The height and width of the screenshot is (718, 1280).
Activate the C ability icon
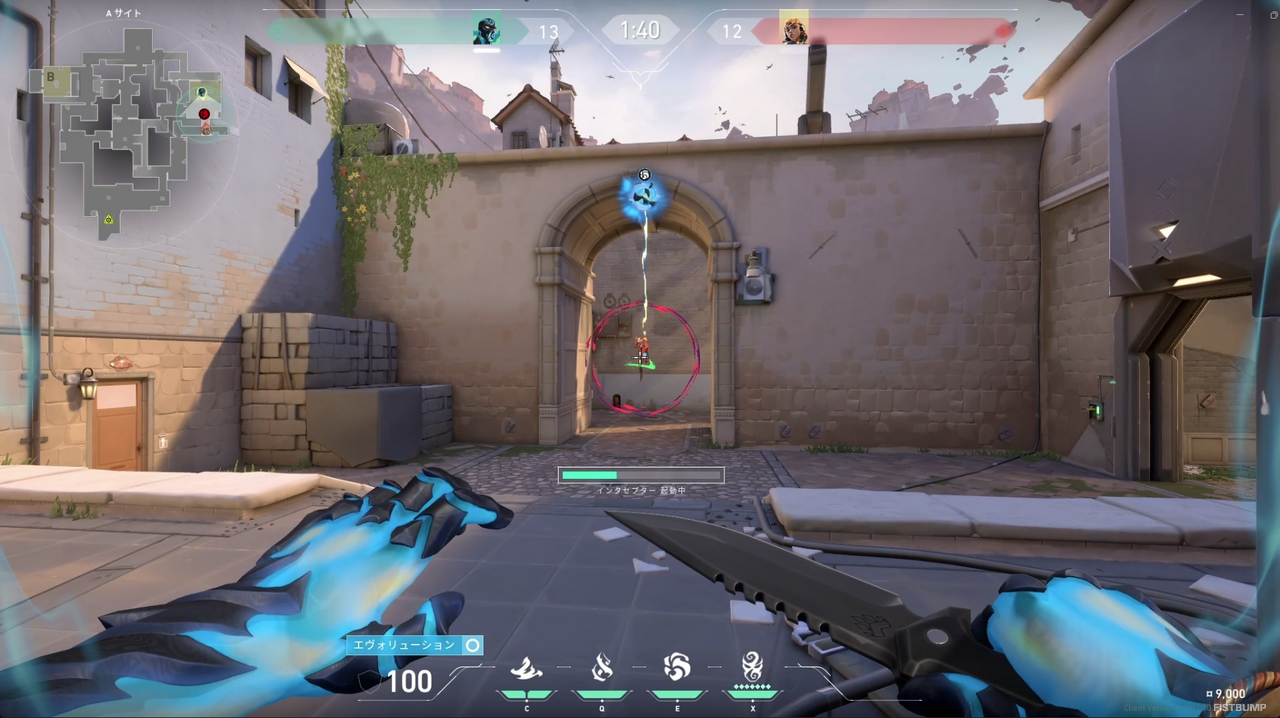(526, 668)
